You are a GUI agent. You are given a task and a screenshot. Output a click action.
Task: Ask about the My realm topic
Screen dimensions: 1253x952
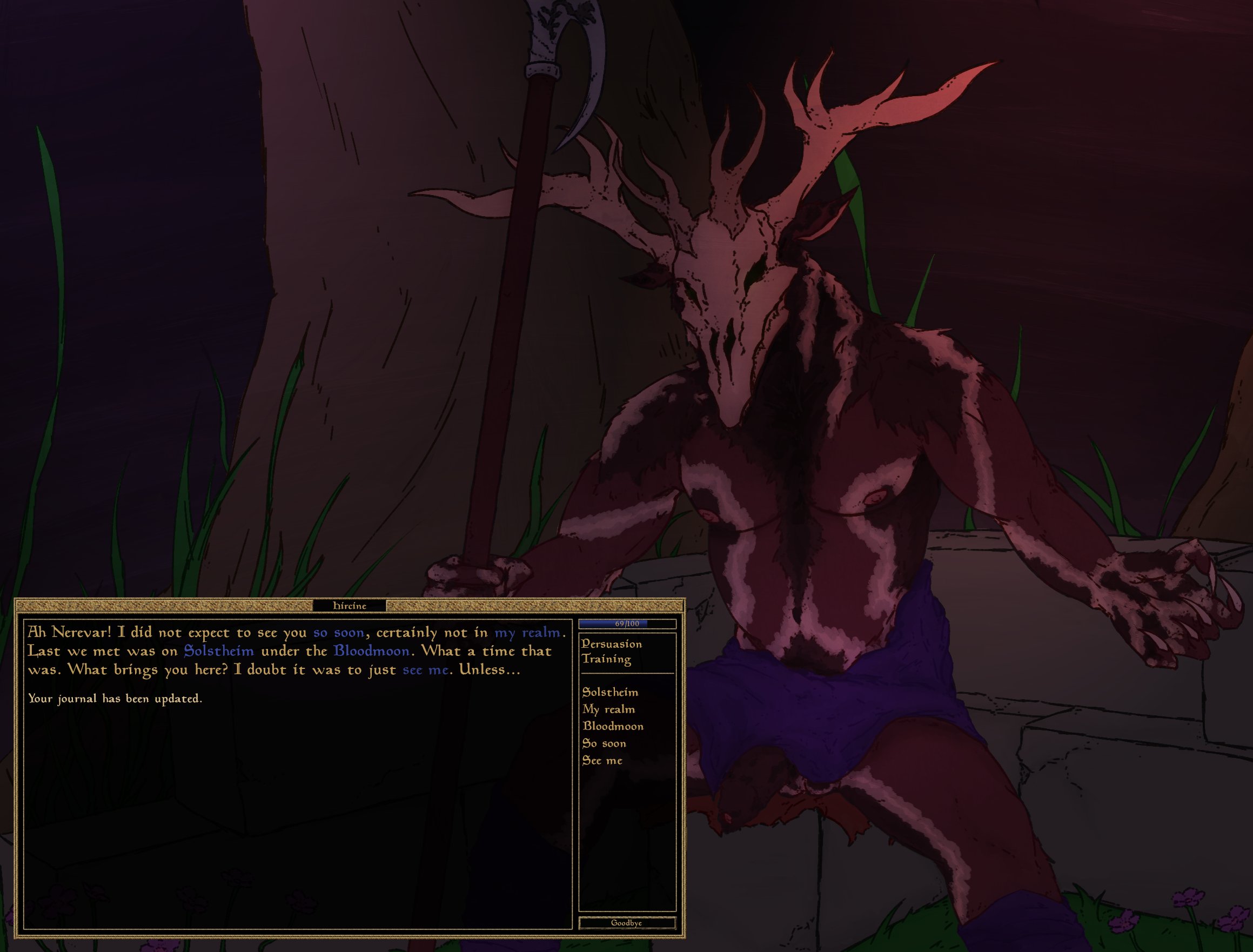[608, 709]
